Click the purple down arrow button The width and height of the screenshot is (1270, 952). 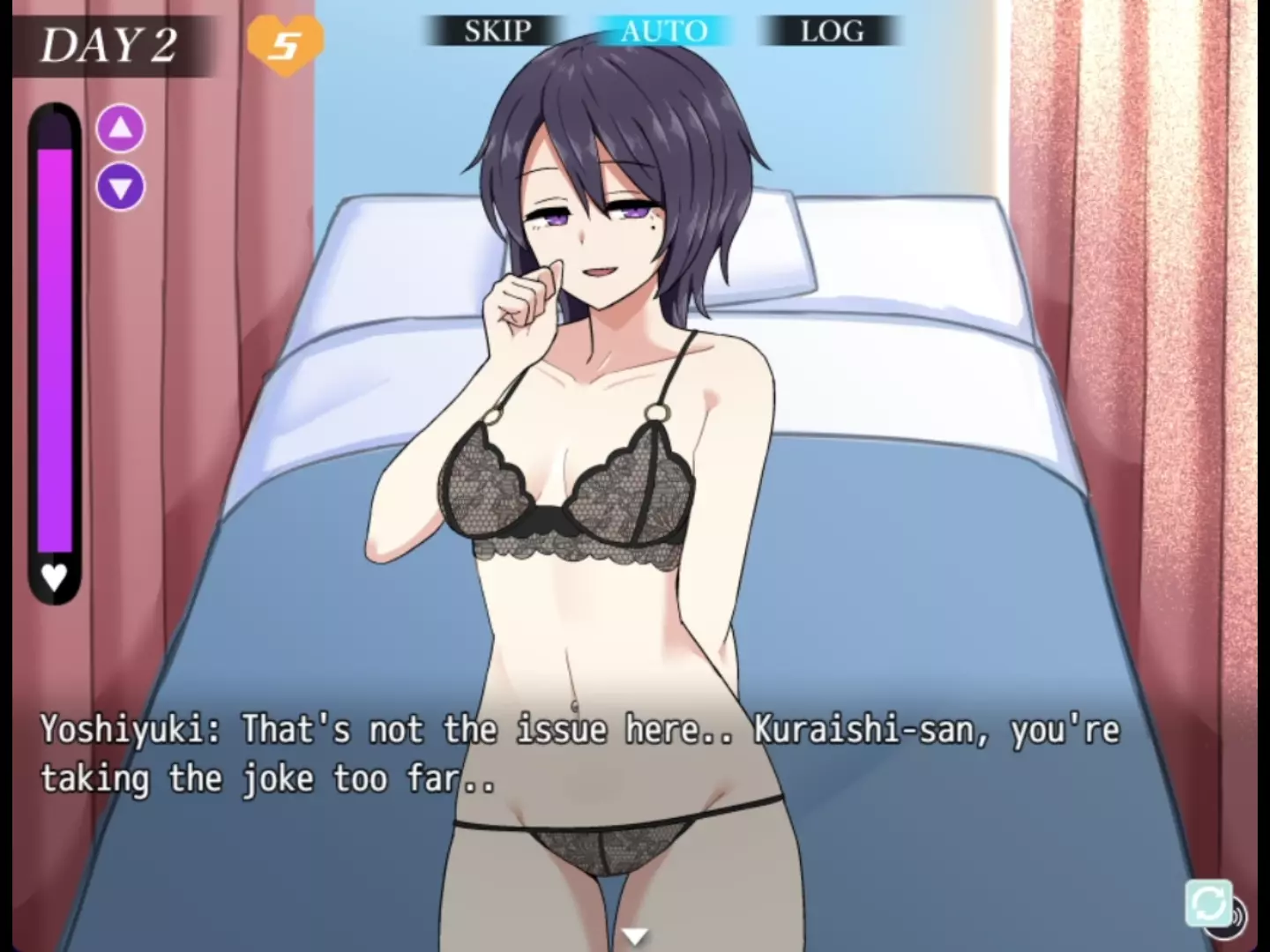point(121,187)
